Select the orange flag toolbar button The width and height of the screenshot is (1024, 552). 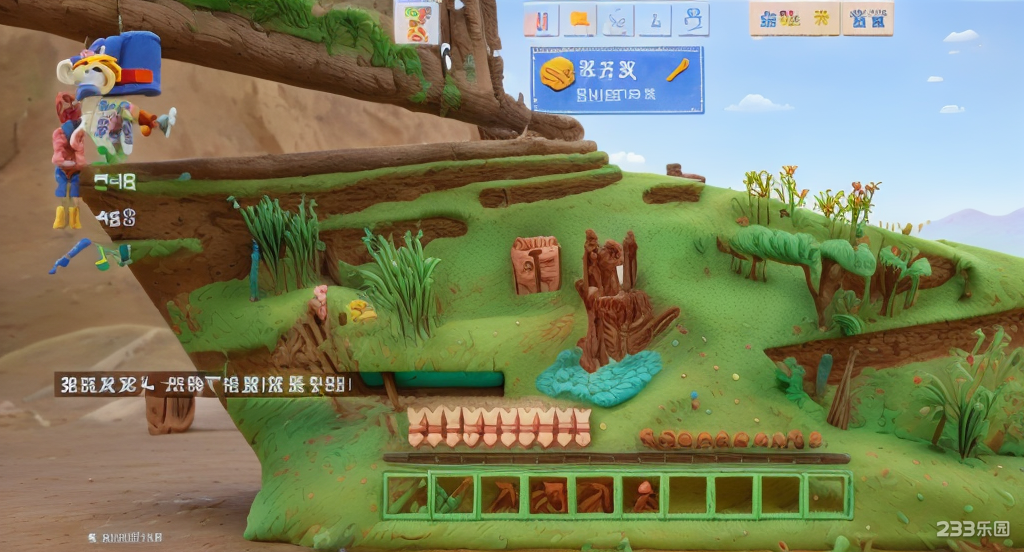pyautogui.click(x=579, y=20)
